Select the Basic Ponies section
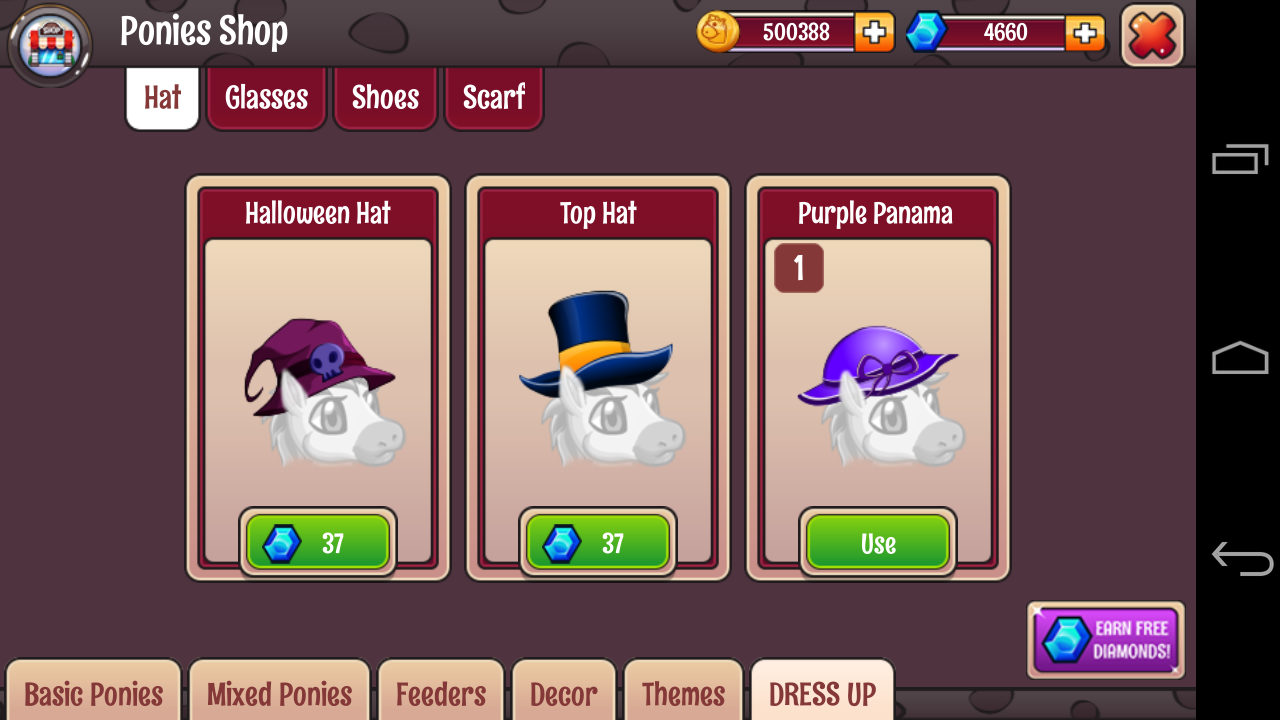Viewport: 1280px width, 720px height. 92,692
